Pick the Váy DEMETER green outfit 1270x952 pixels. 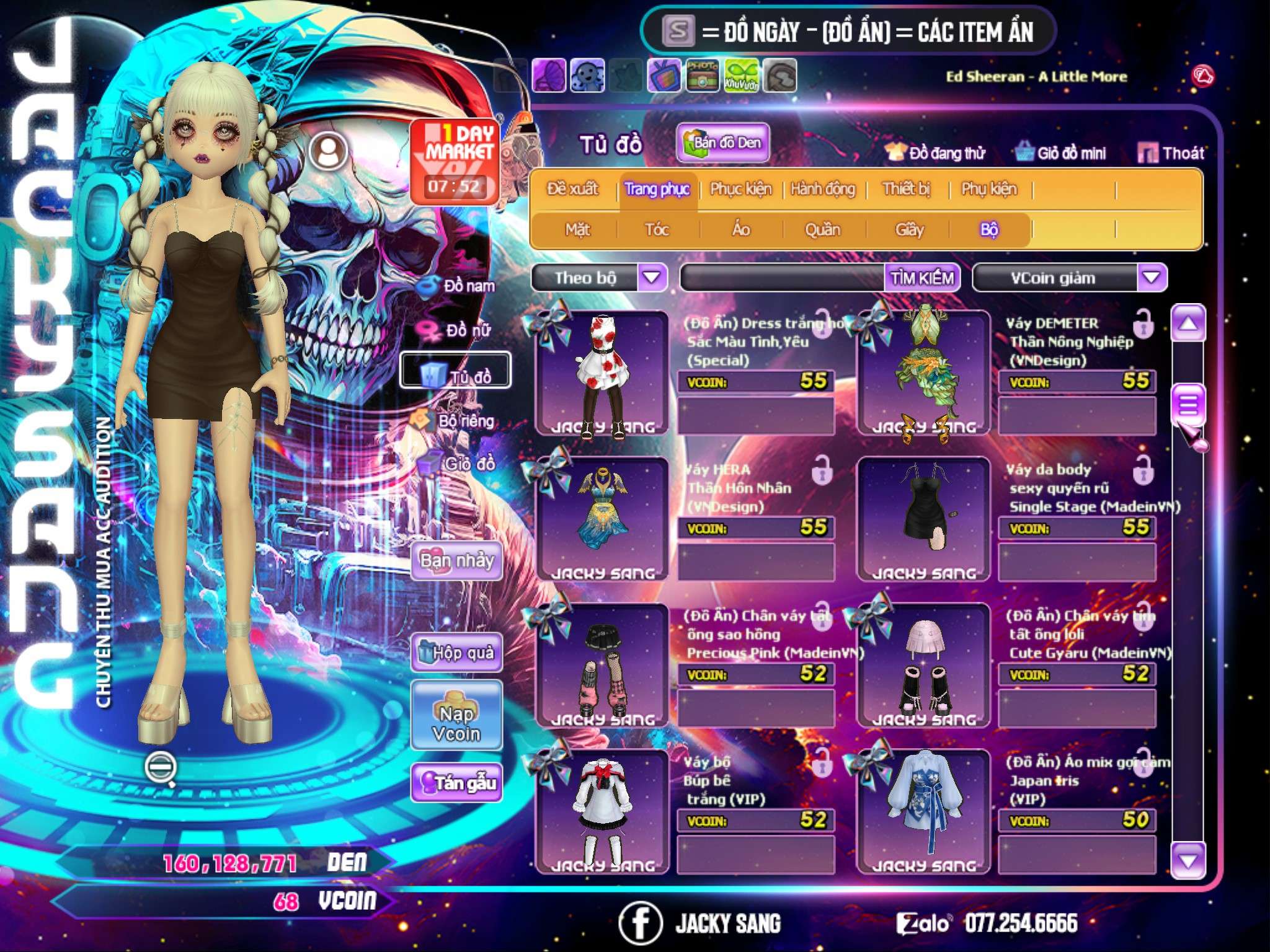click(923, 372)
